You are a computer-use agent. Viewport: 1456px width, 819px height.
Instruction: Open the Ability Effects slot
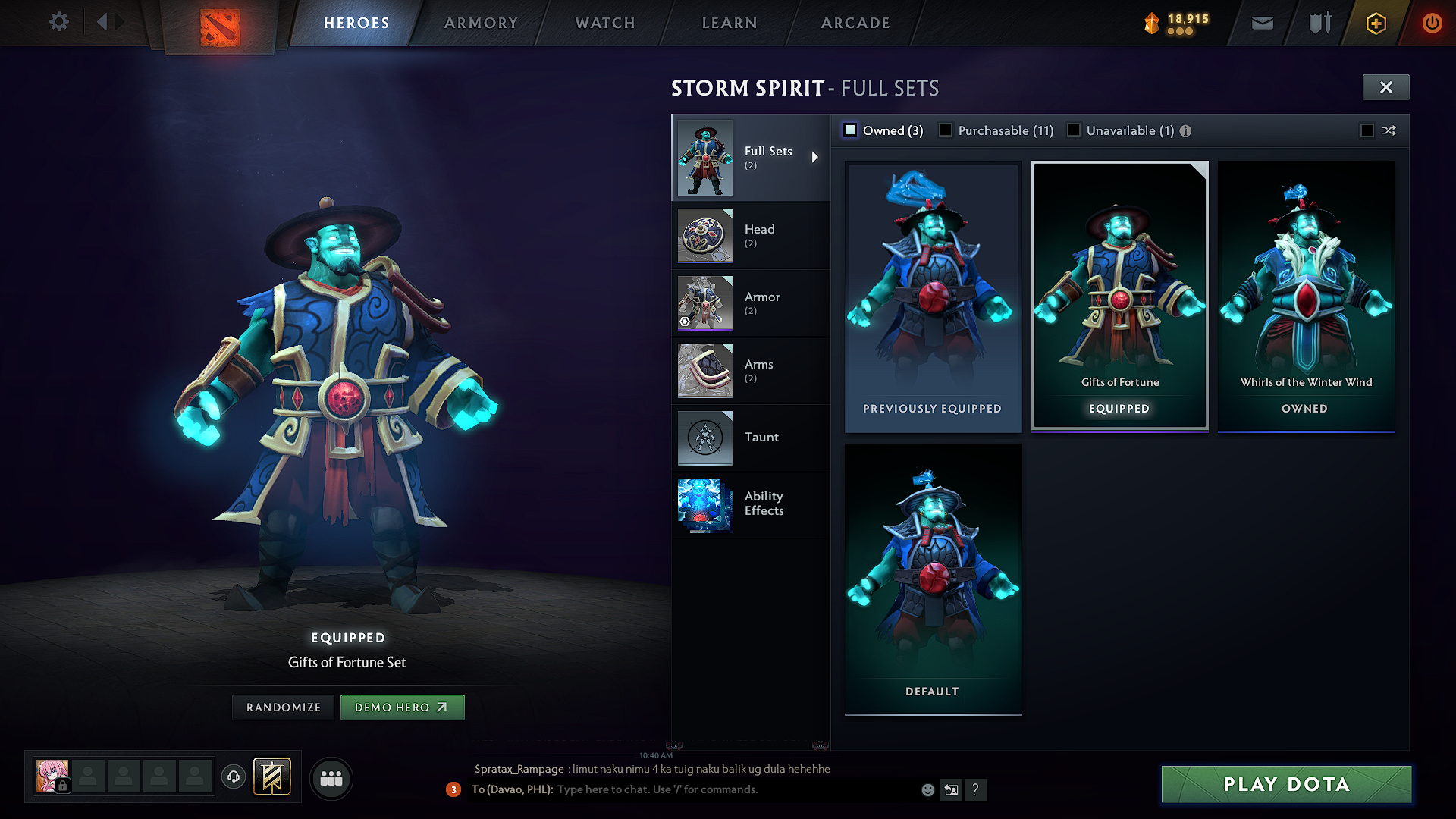point(704,504)
